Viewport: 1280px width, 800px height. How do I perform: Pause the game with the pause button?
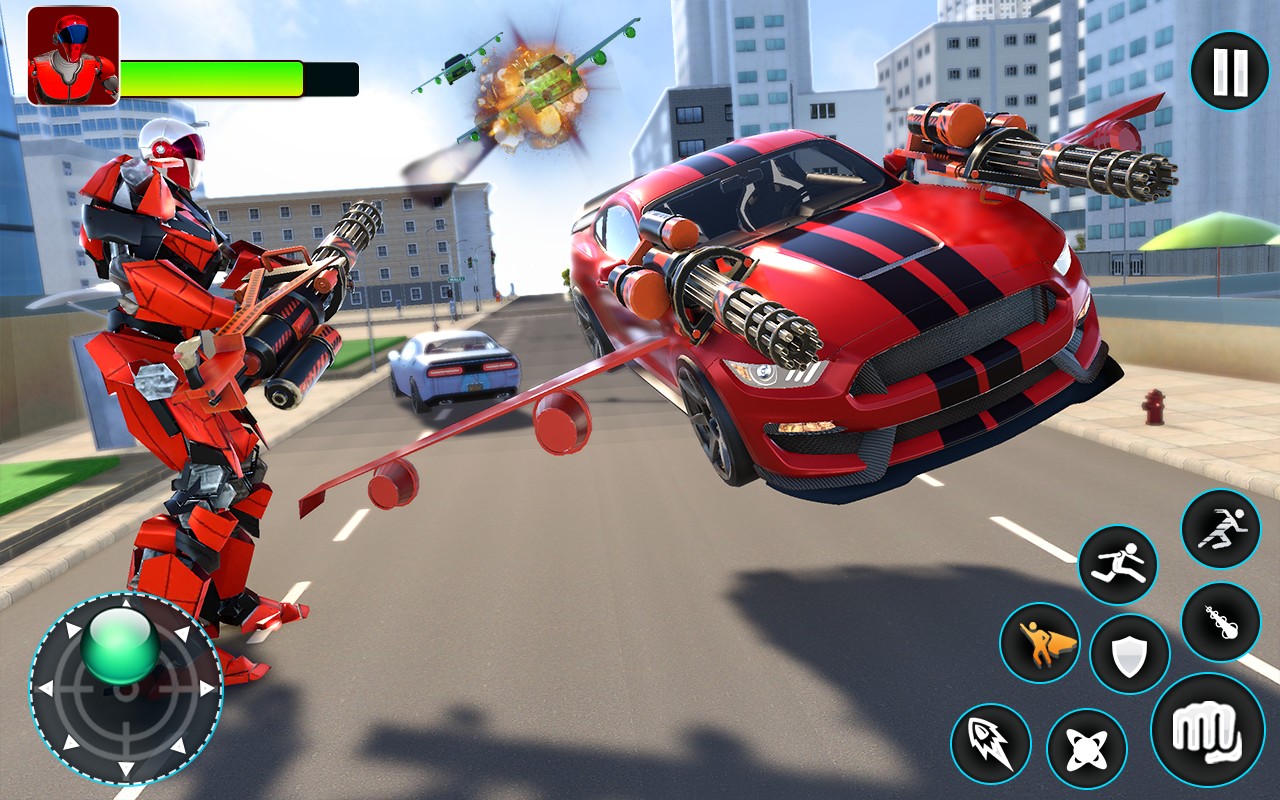(x=1229, y=70)
